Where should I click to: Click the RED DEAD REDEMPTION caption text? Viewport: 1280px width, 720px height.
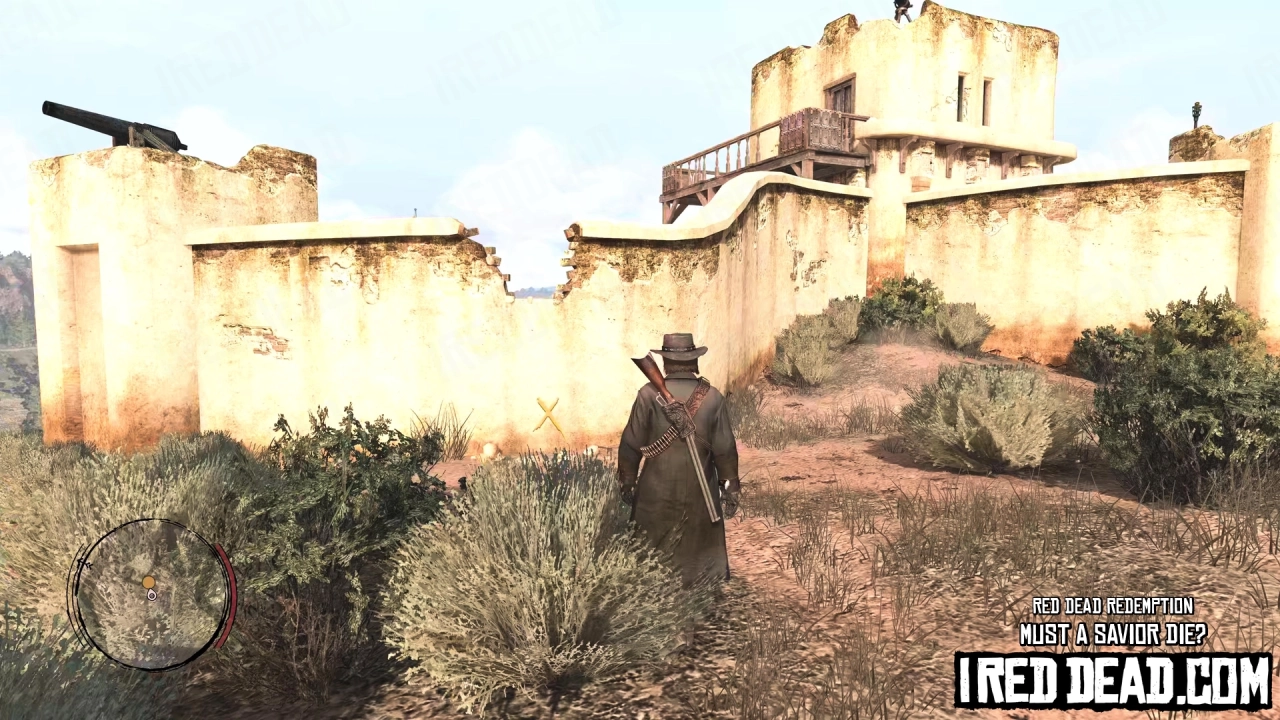[x=1113, y=606]
